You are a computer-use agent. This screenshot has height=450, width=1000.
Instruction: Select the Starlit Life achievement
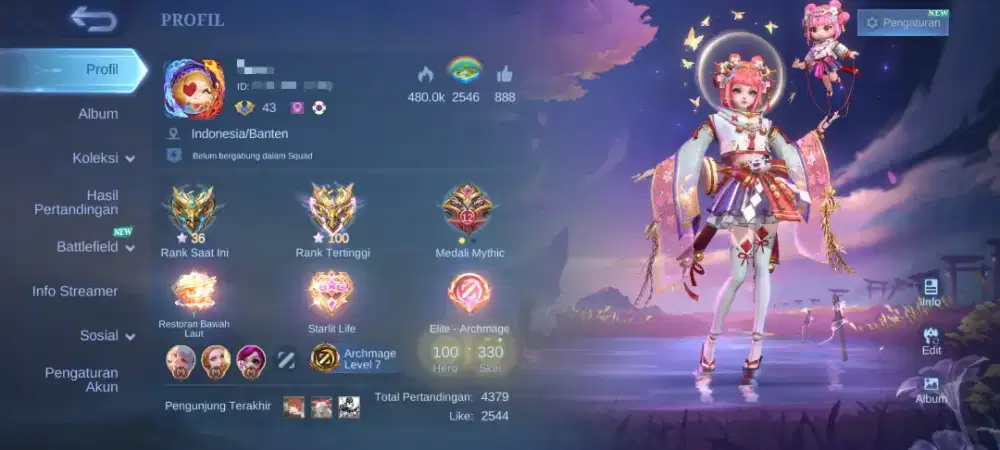click(x=331, y=294)
